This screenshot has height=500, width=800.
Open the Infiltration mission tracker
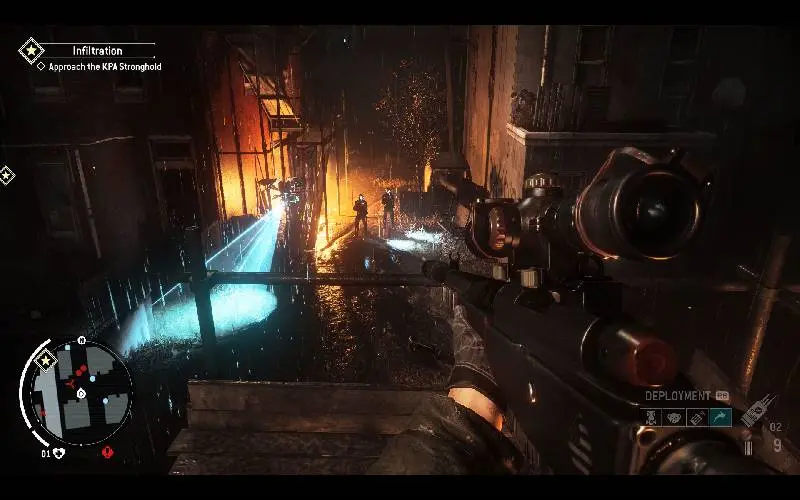pyautogui.click(x=97, y=50)
